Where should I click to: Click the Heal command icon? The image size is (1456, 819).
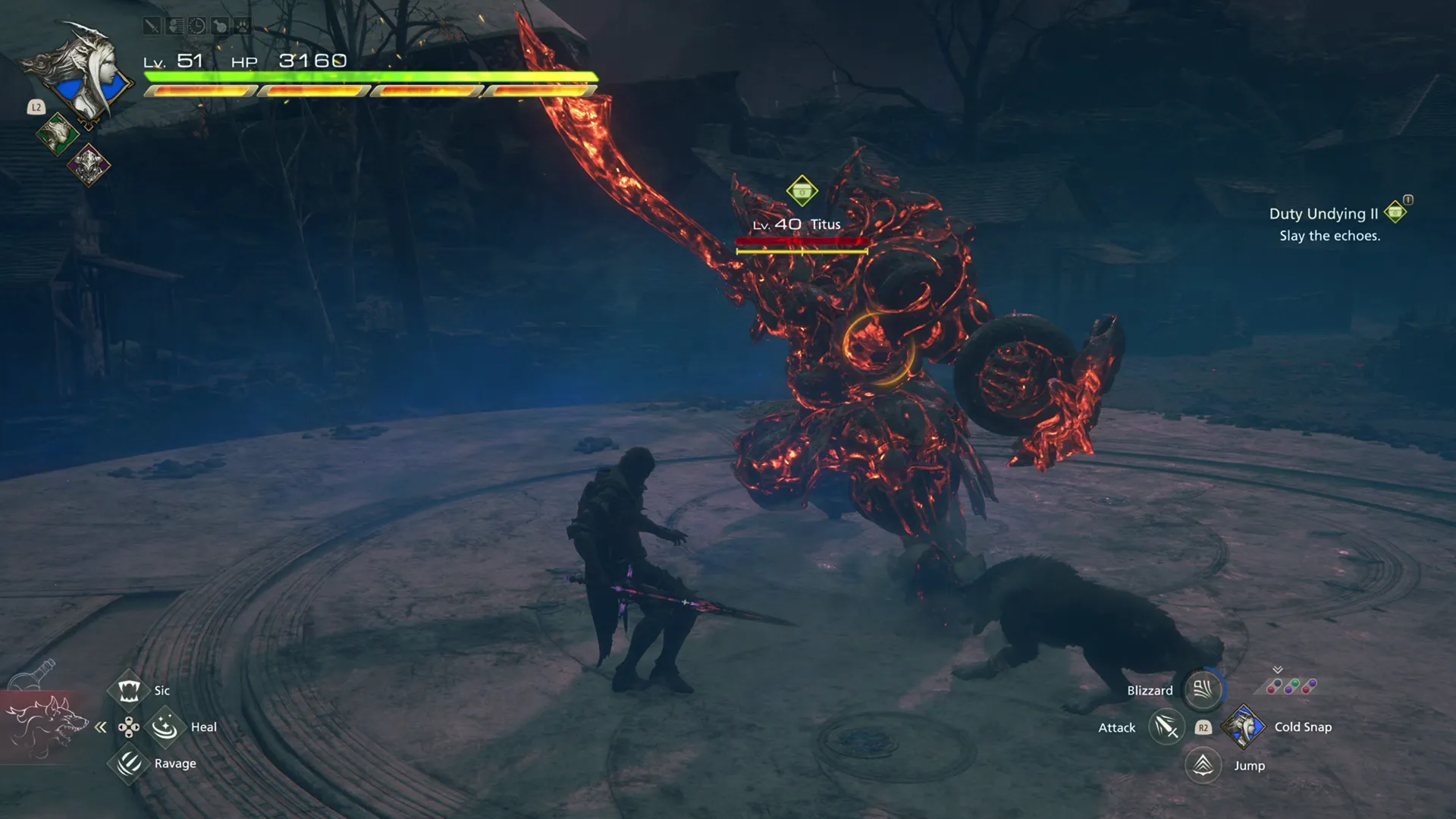click(x=165, y=726)
